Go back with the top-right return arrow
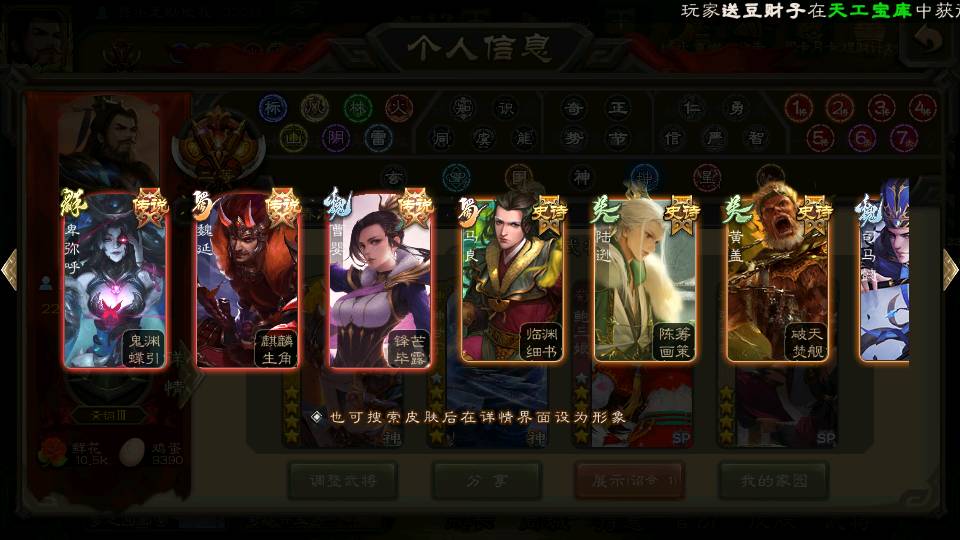Screen dimensions: 960x540 tap(929, 40)
